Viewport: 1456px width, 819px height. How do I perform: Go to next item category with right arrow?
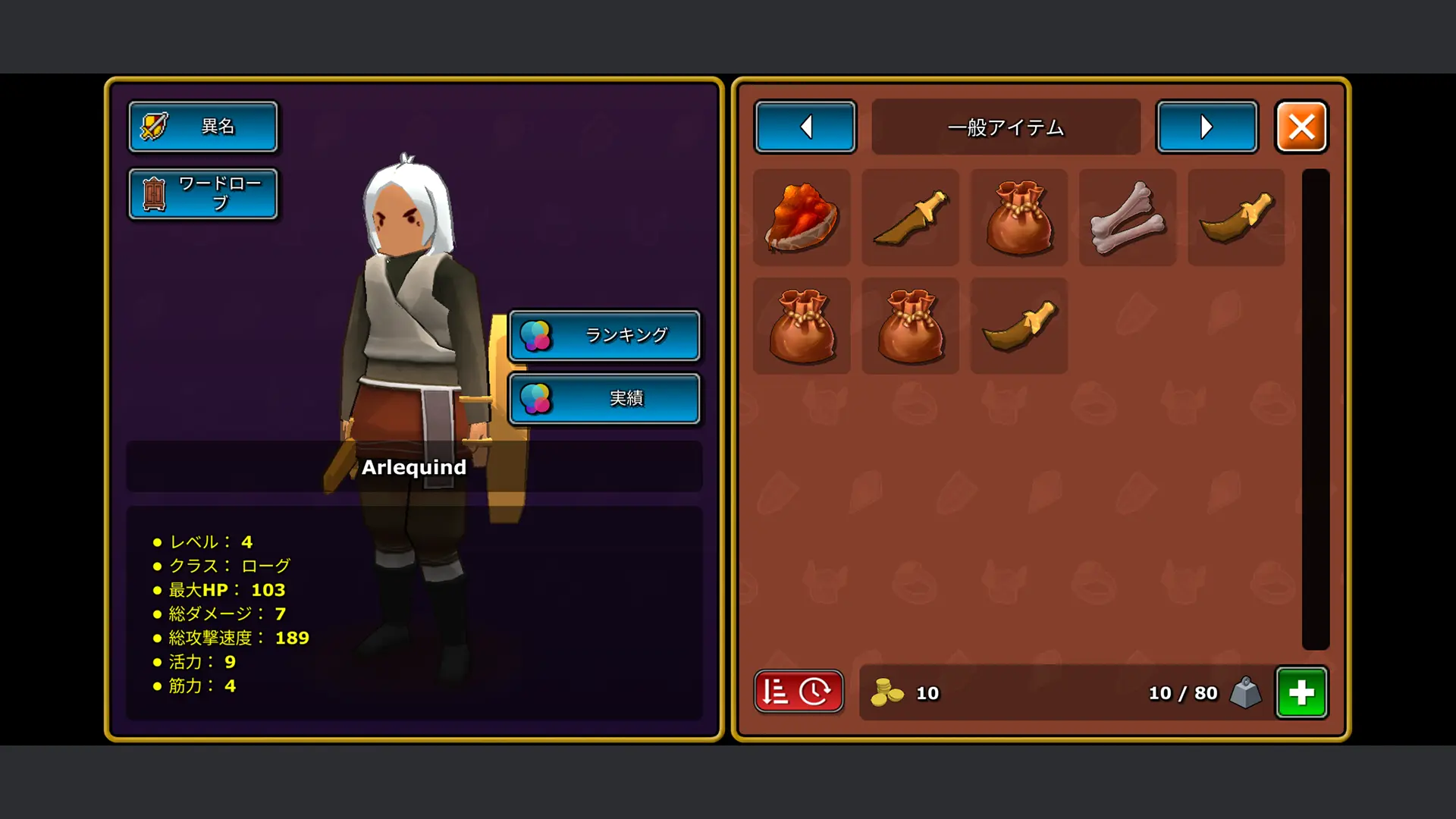[1207, 127]
